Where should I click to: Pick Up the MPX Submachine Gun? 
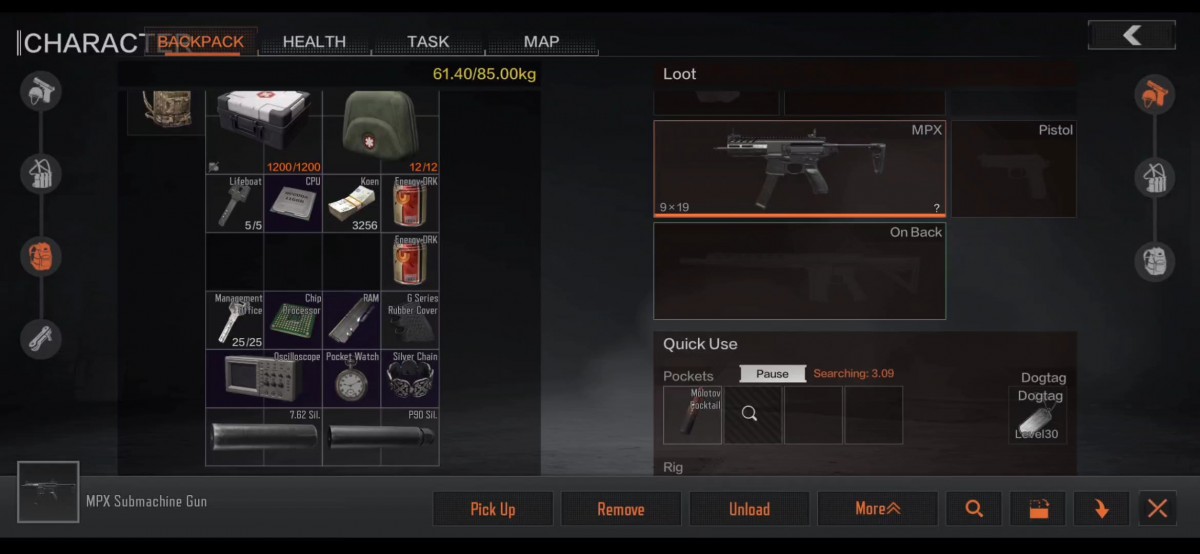coord(493,509)
